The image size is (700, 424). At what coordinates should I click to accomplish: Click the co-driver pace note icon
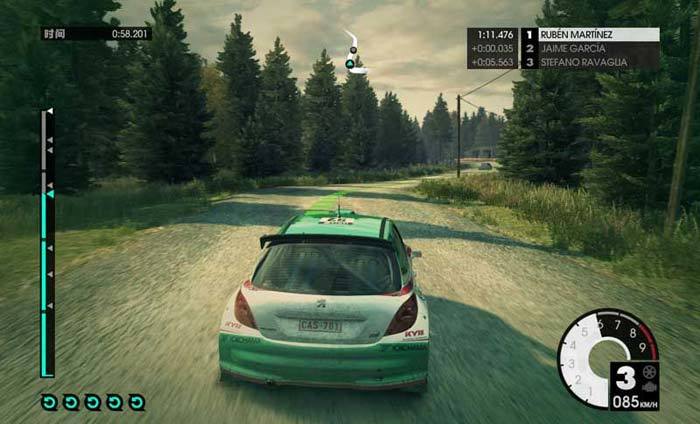pos(353,53)
